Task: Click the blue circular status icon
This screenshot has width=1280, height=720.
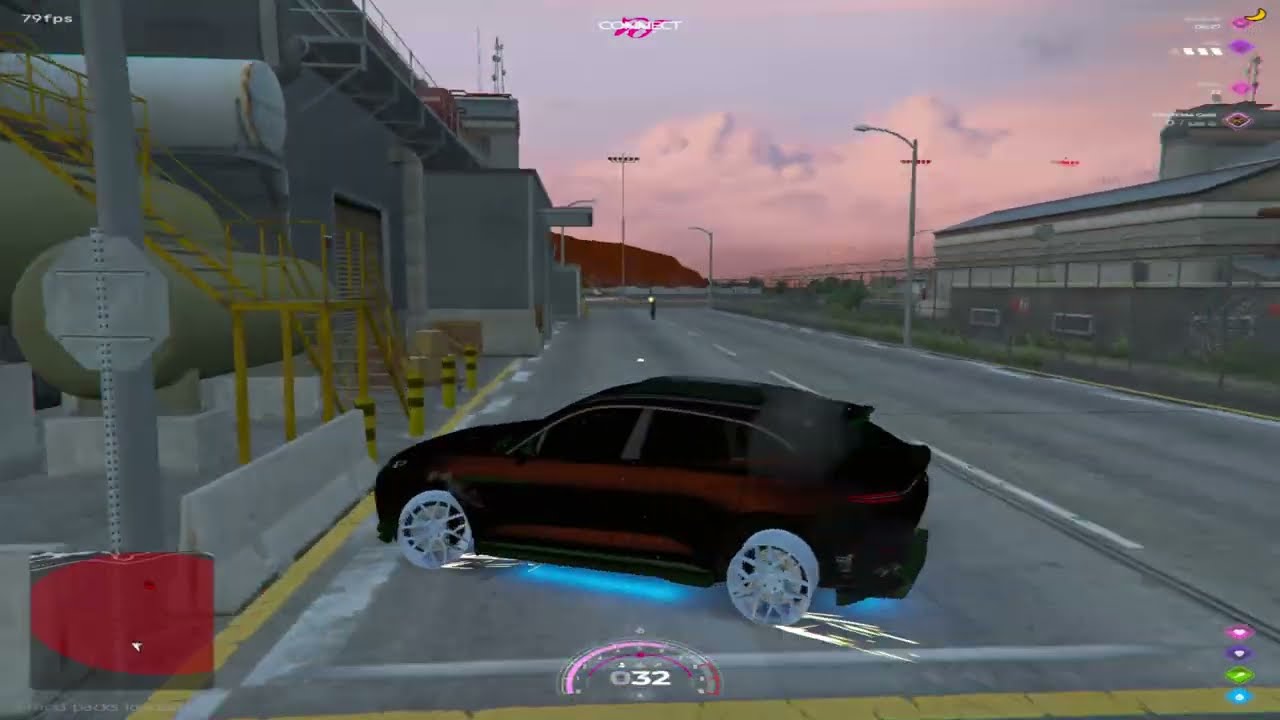Action: coord(1240,696)
